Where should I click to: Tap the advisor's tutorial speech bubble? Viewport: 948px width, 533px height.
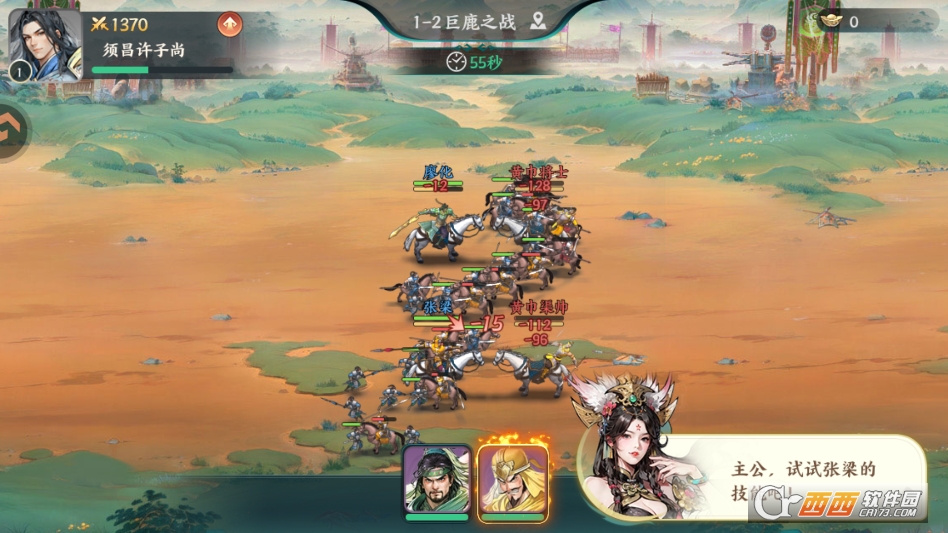pos(800,477)
